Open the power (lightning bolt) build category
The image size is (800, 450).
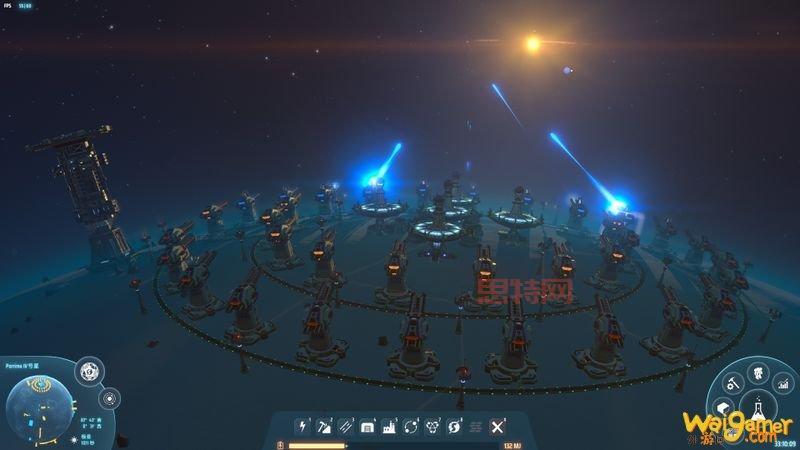click(x=301, y=427)
